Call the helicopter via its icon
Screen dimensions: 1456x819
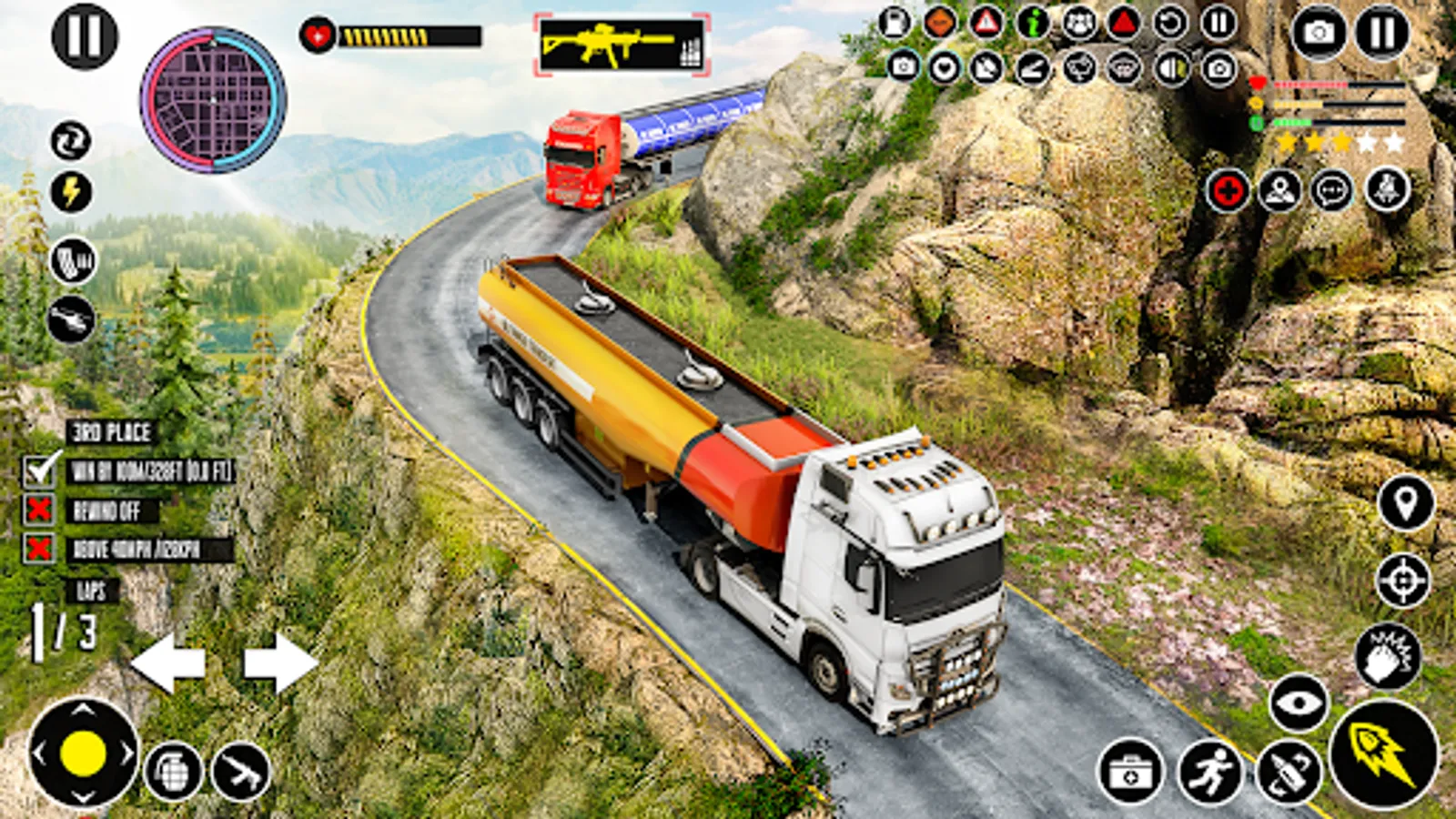coord(71,319)
